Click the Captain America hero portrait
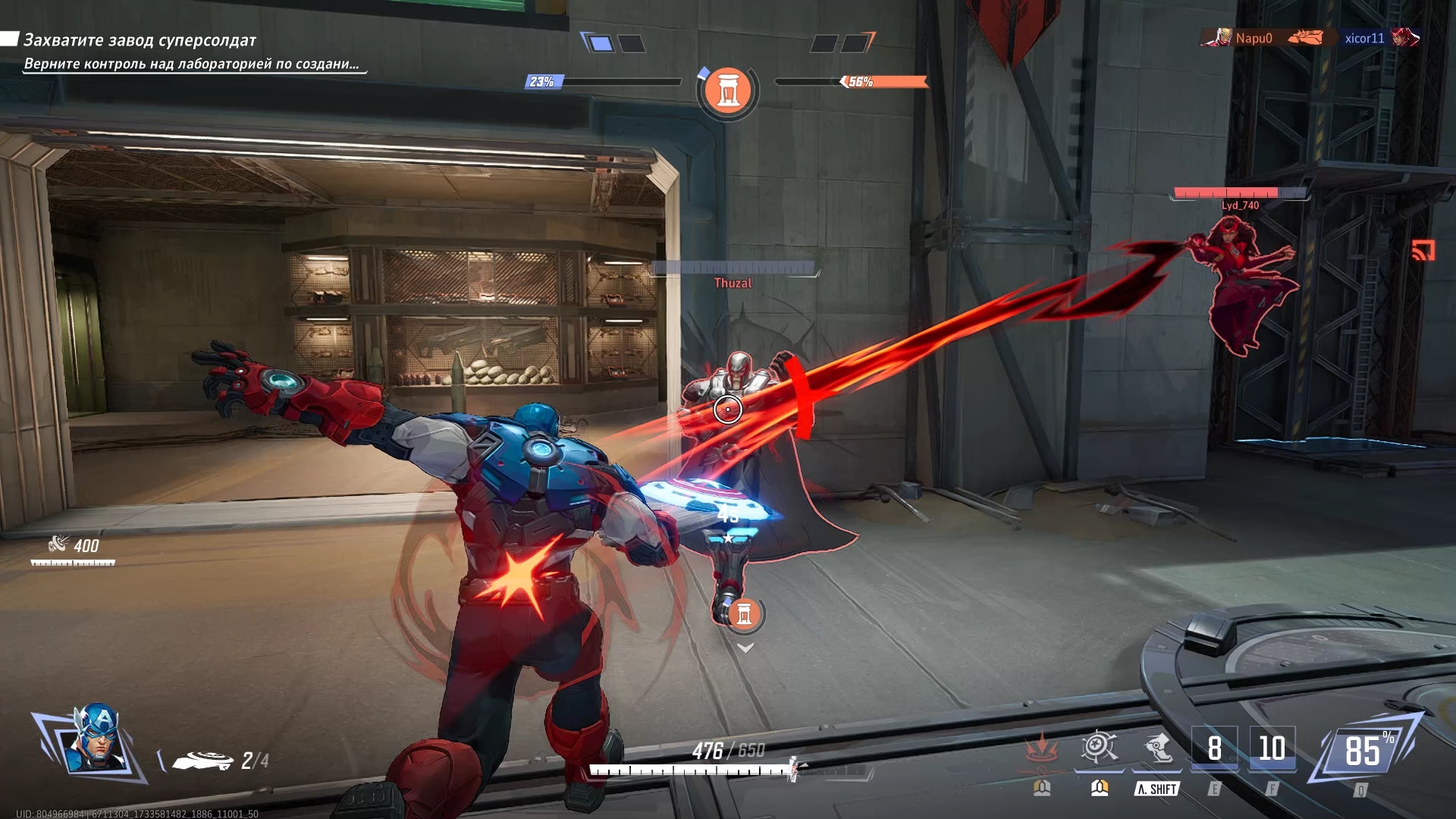Screen dimensions: 1456x819 pyautogui.click(x=95, y=740)
